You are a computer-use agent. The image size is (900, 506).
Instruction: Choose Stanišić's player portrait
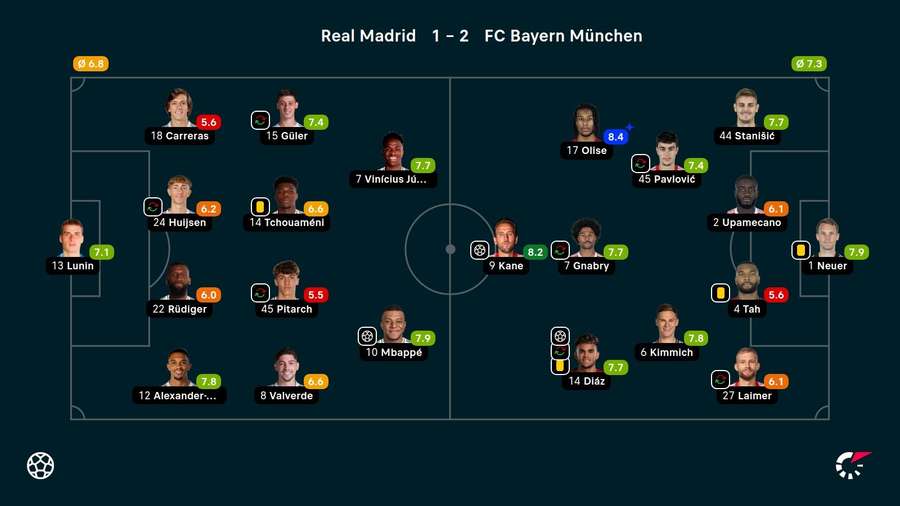pos(747,110)
